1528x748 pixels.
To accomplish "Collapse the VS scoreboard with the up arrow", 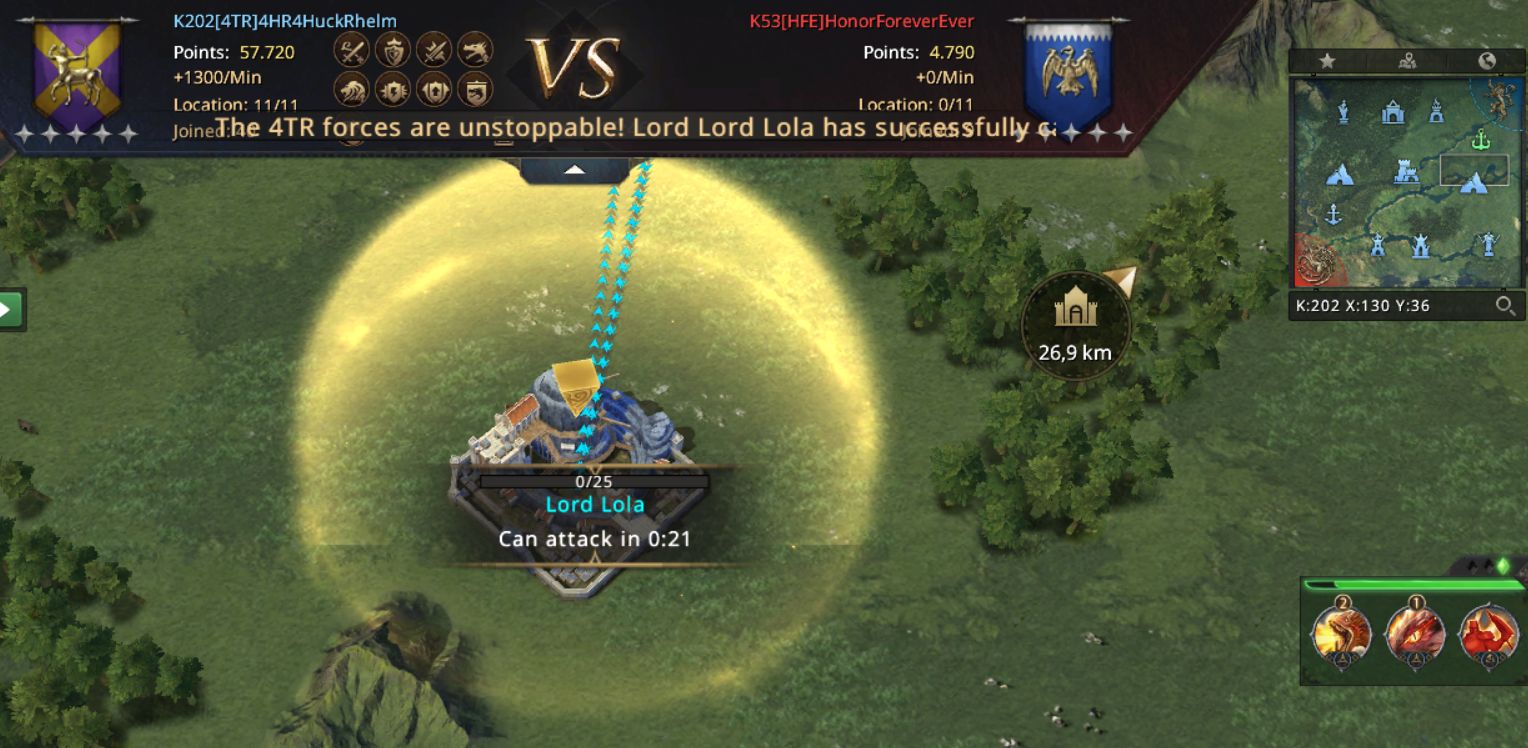I will [x=574, y=170].
